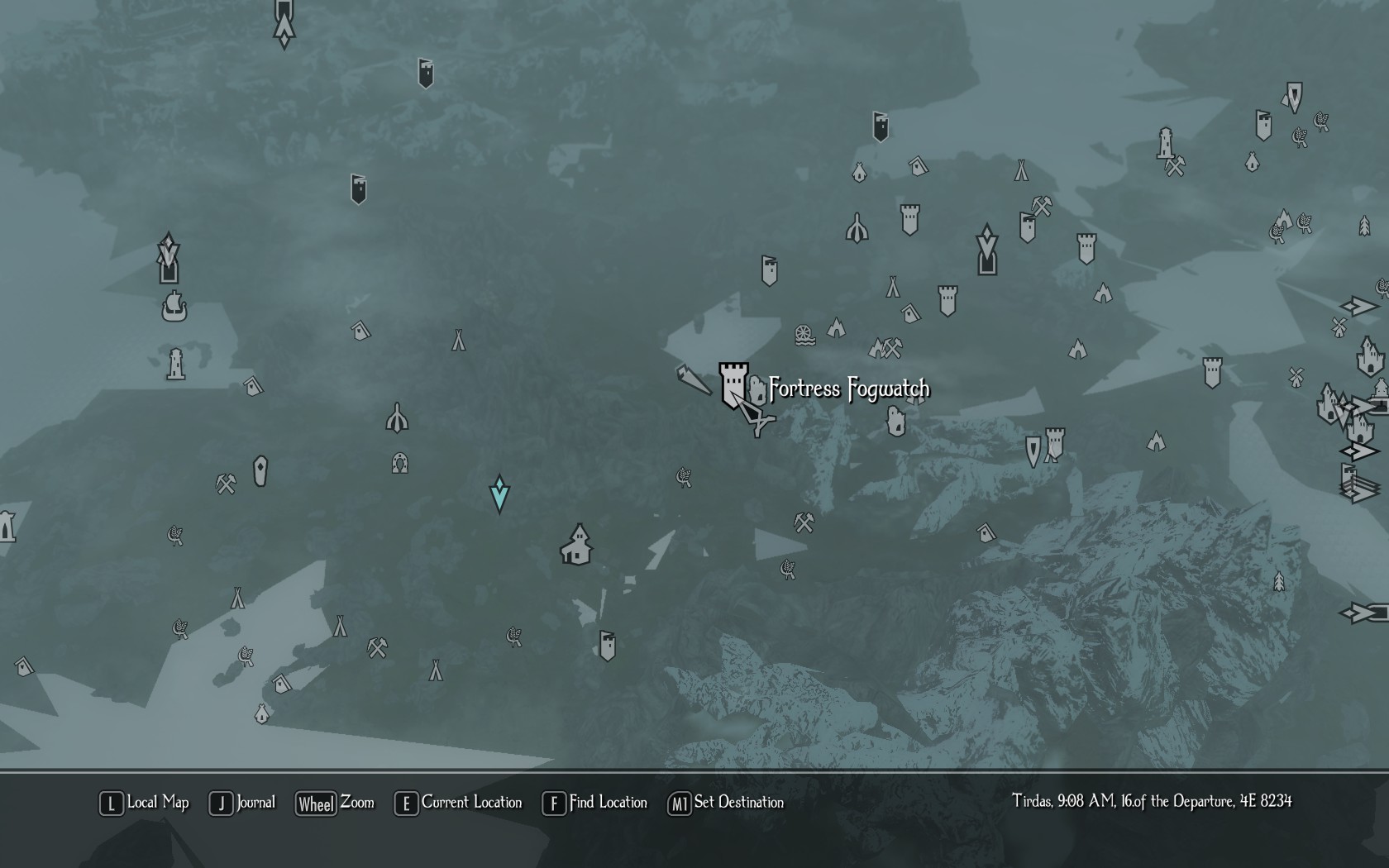Viewport: 1389px width, 868px height.
Task: Click the Set Destination option
Action: tap(726, 803)
